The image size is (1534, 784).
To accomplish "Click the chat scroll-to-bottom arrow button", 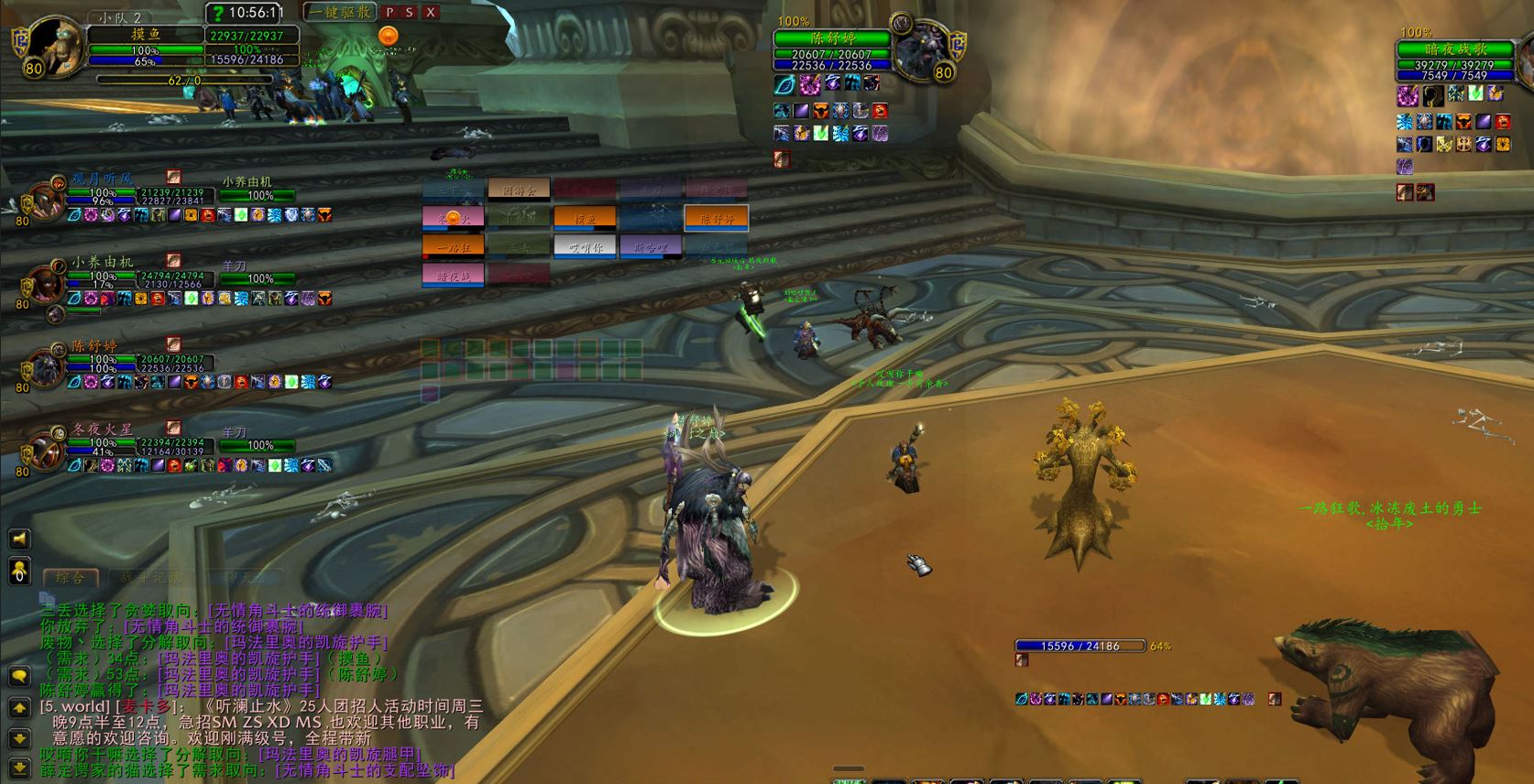I will coord(19,768).
